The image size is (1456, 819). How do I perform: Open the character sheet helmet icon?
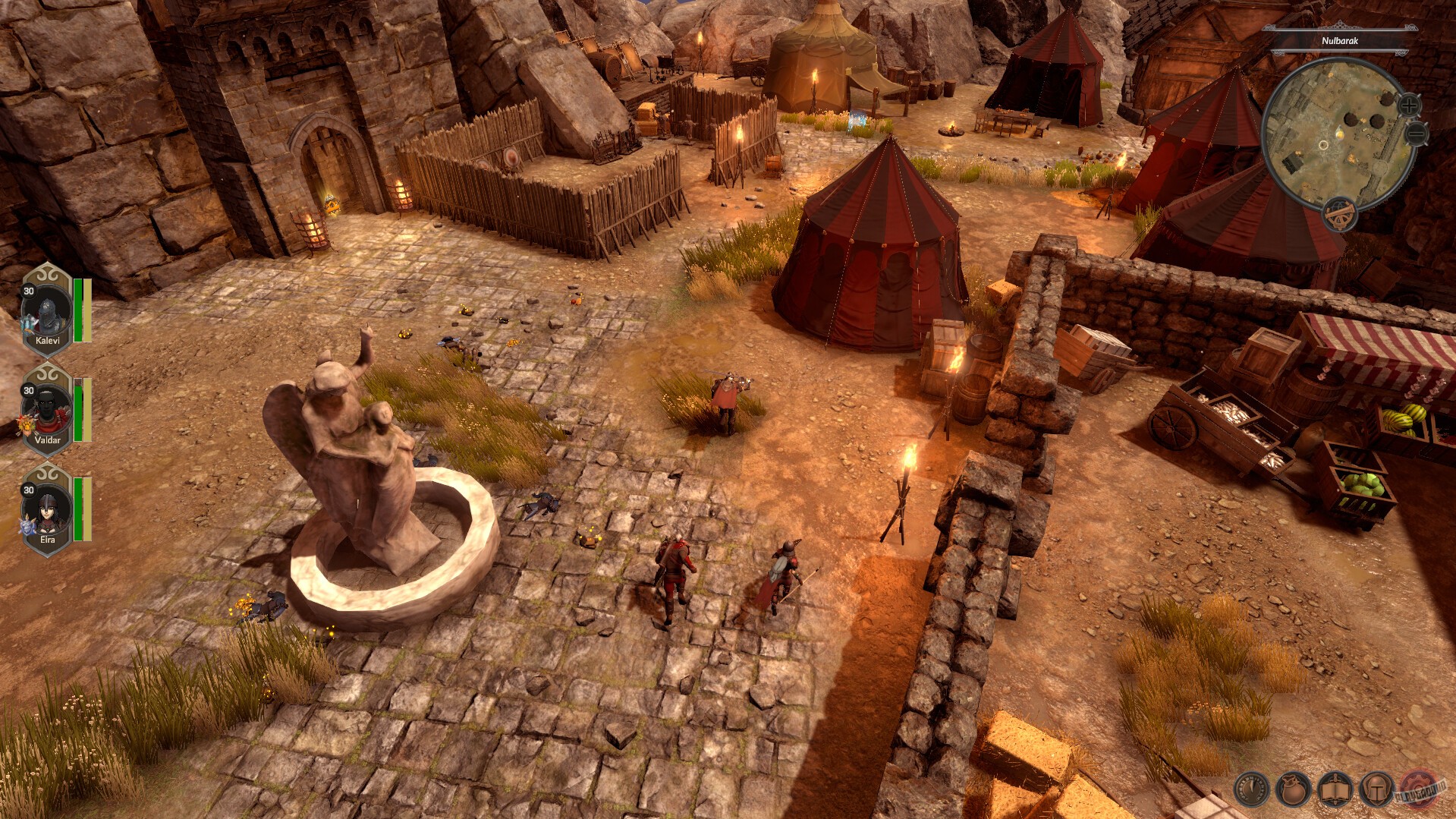pos(1376,790)
